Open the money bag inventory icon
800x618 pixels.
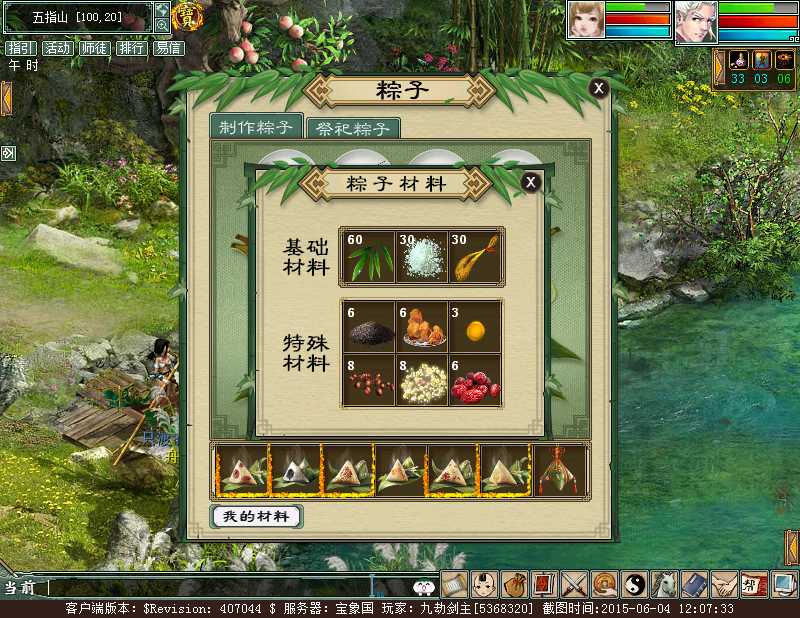(x=514, y=584)
